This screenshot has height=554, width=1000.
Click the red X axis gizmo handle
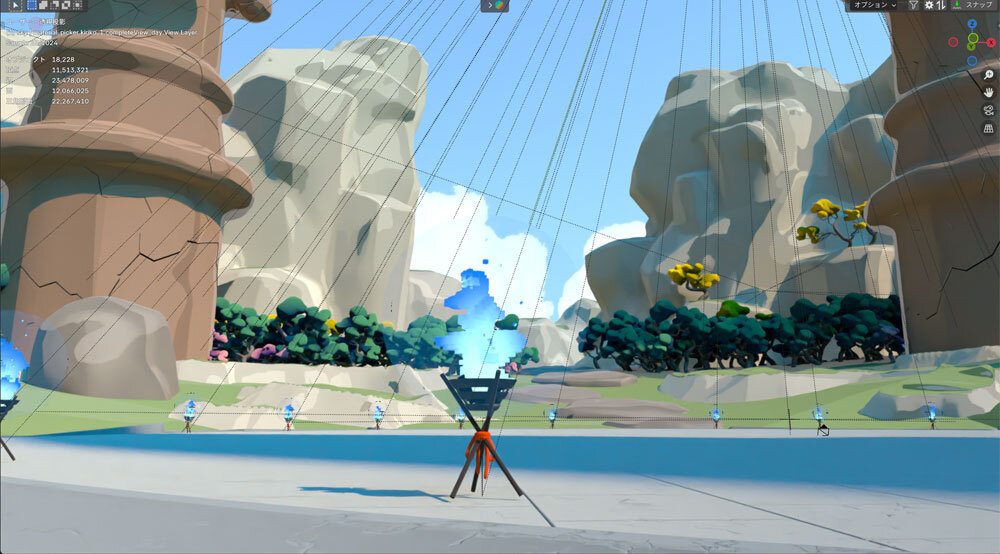[991, 42]
